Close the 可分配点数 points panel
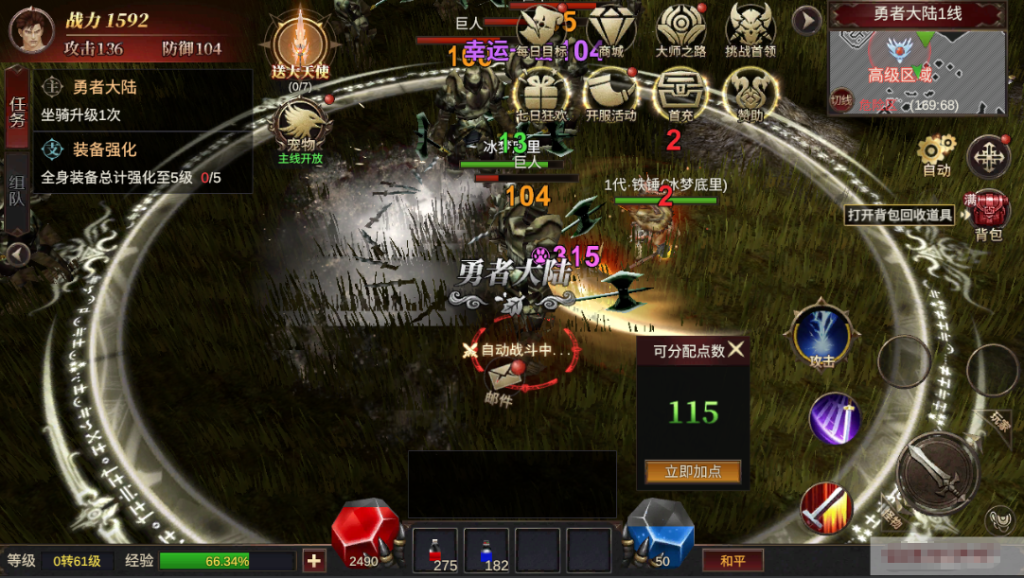 click(x=736, y=349)
